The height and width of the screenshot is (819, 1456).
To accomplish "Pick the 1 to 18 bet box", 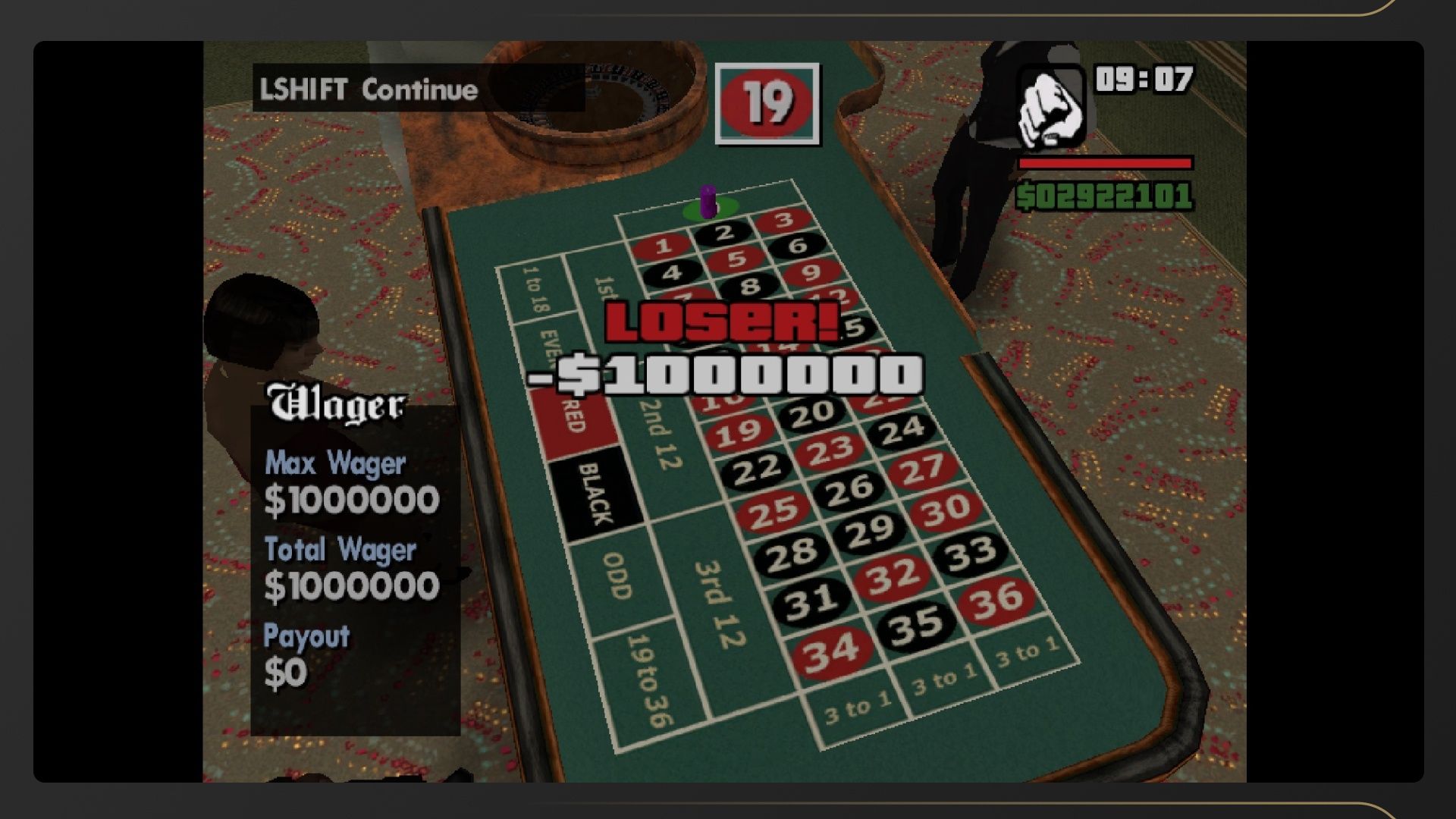I will click(x=535, y=292).
